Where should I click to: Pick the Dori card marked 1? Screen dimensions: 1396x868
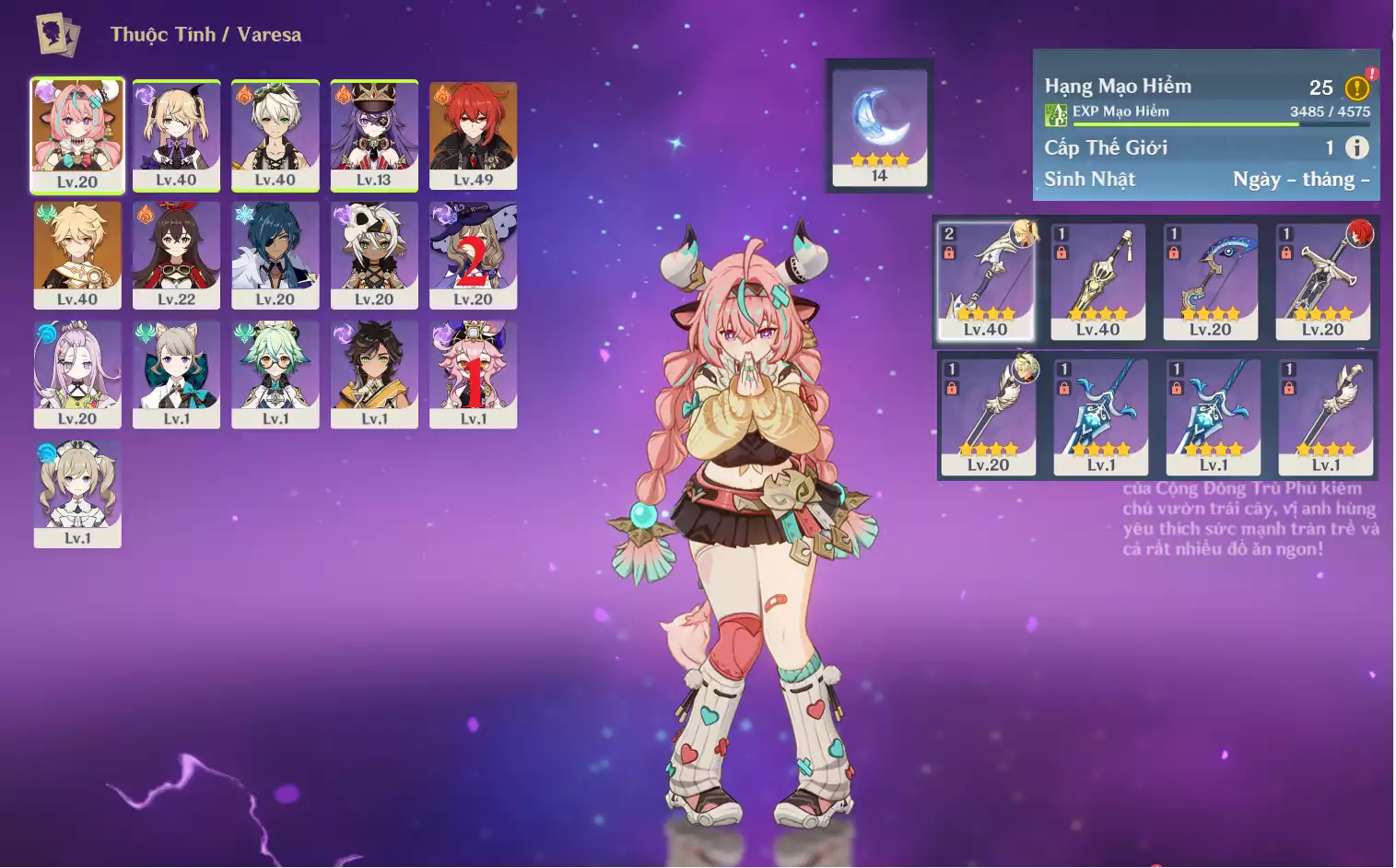point(473,373)
